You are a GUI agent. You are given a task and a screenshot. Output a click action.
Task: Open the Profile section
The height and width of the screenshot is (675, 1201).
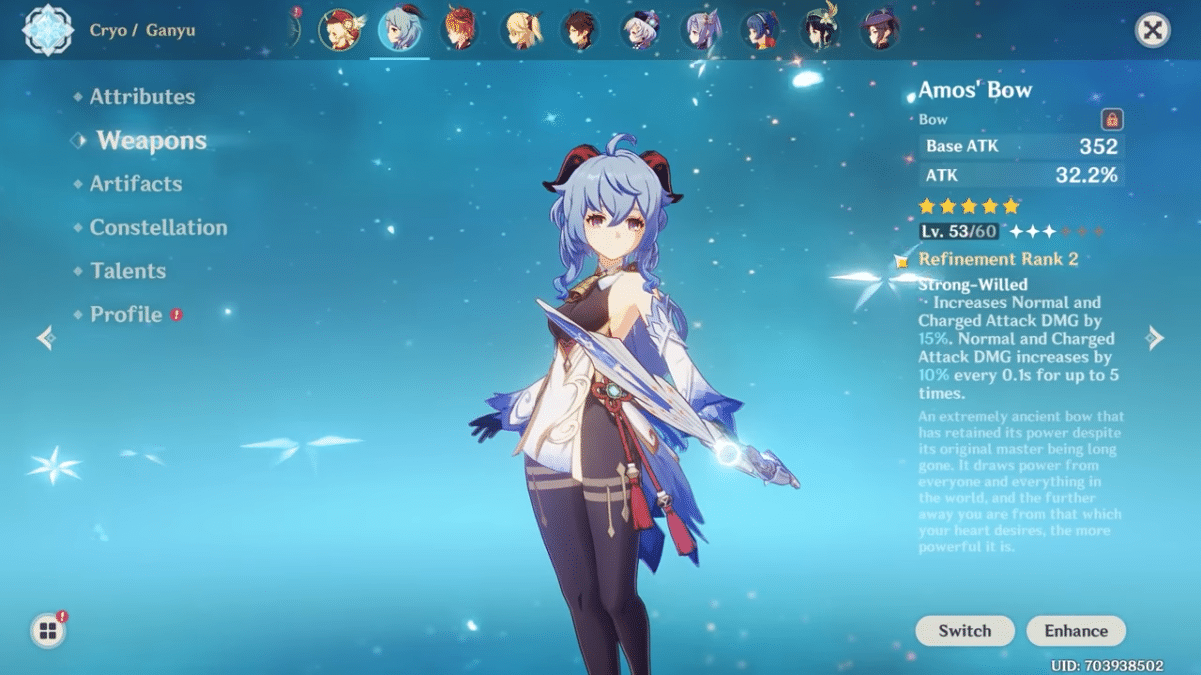tap(126, 315)
